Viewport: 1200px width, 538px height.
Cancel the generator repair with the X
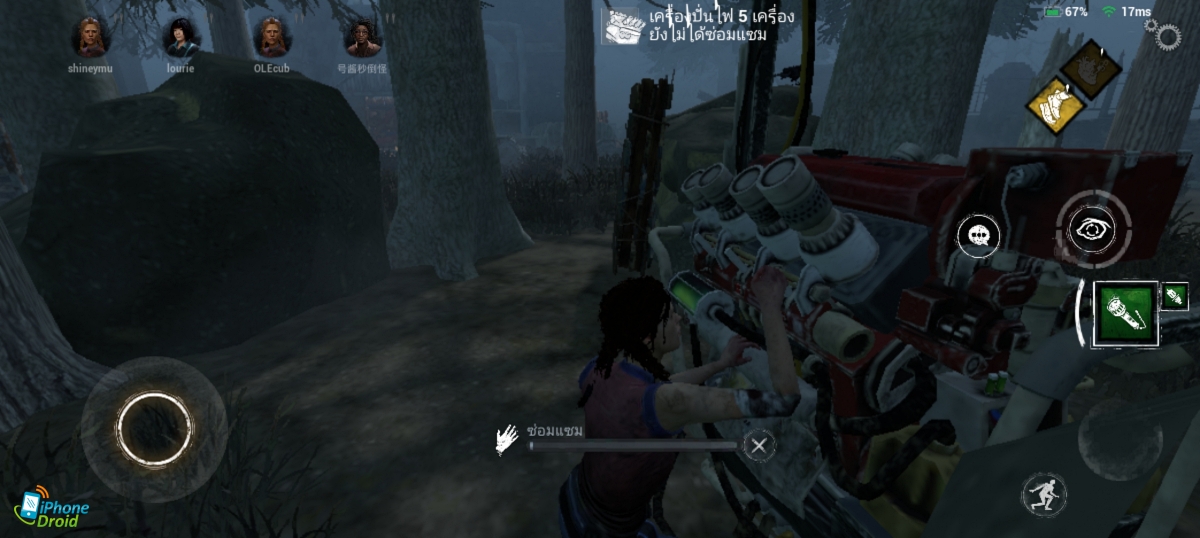coord(760,445)
